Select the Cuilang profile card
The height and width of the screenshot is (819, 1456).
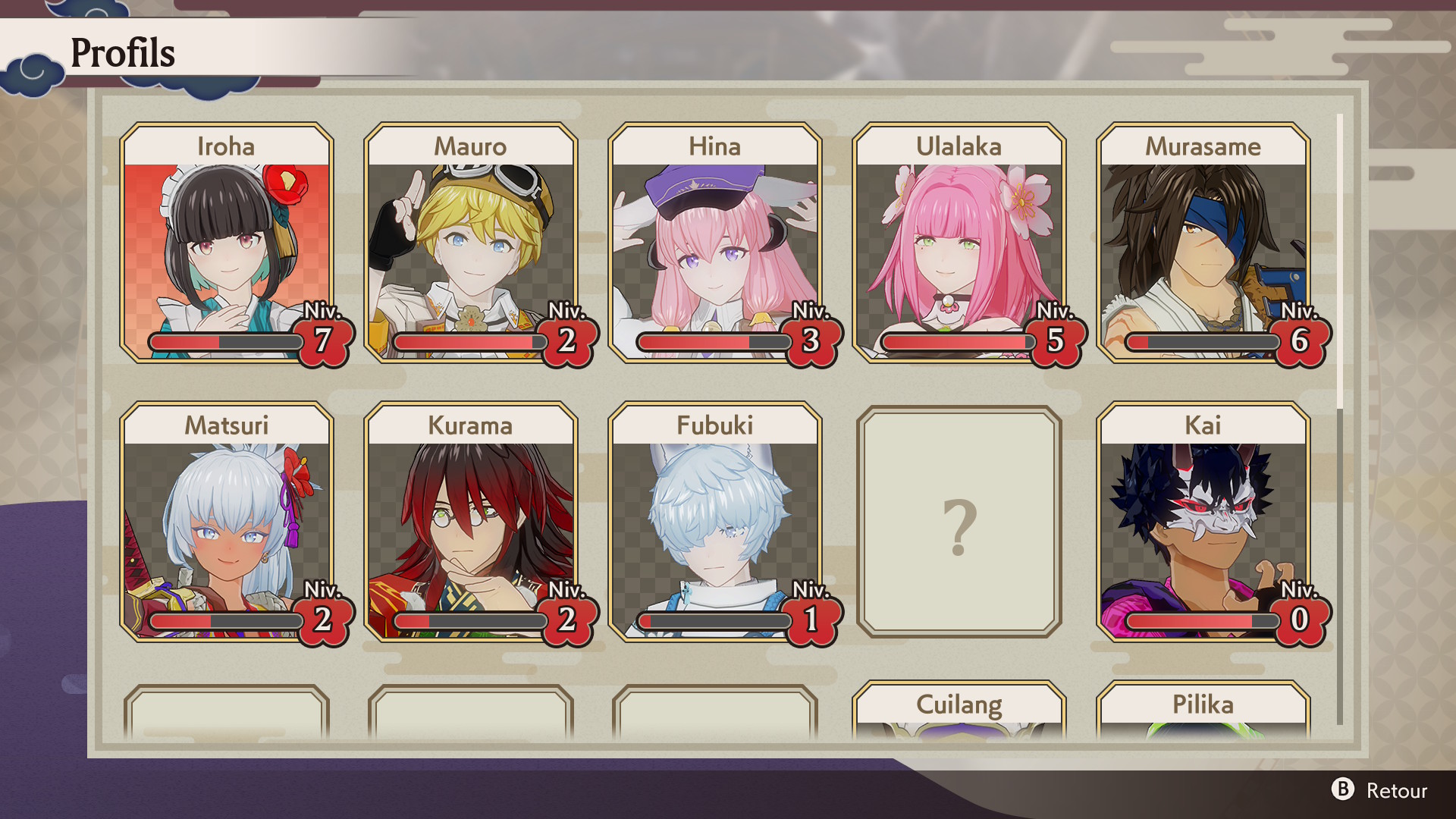959,710
